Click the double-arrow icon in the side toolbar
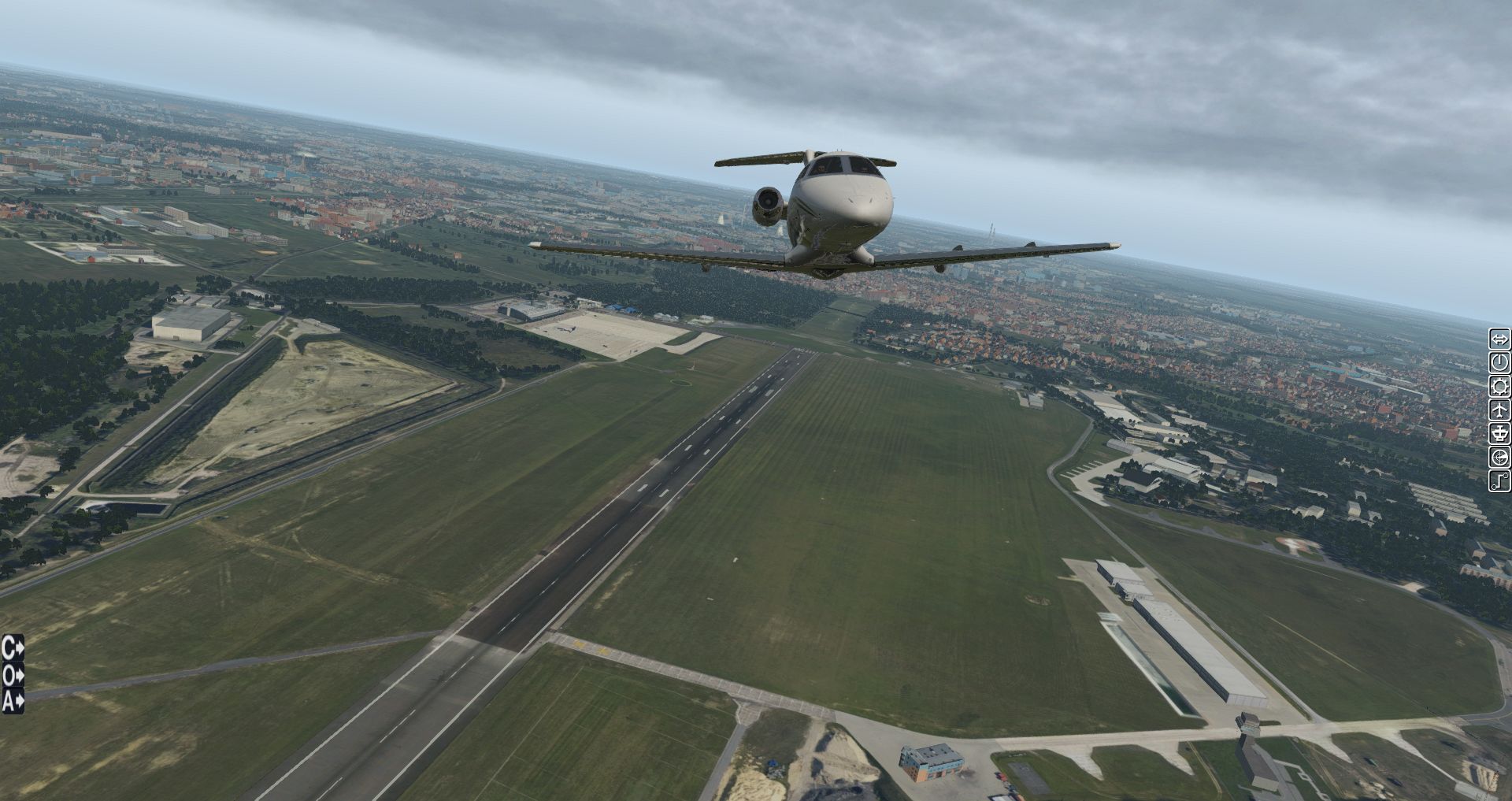Screen dimensions: 1512x801 pyautogui.click(x=1499, y=339)
